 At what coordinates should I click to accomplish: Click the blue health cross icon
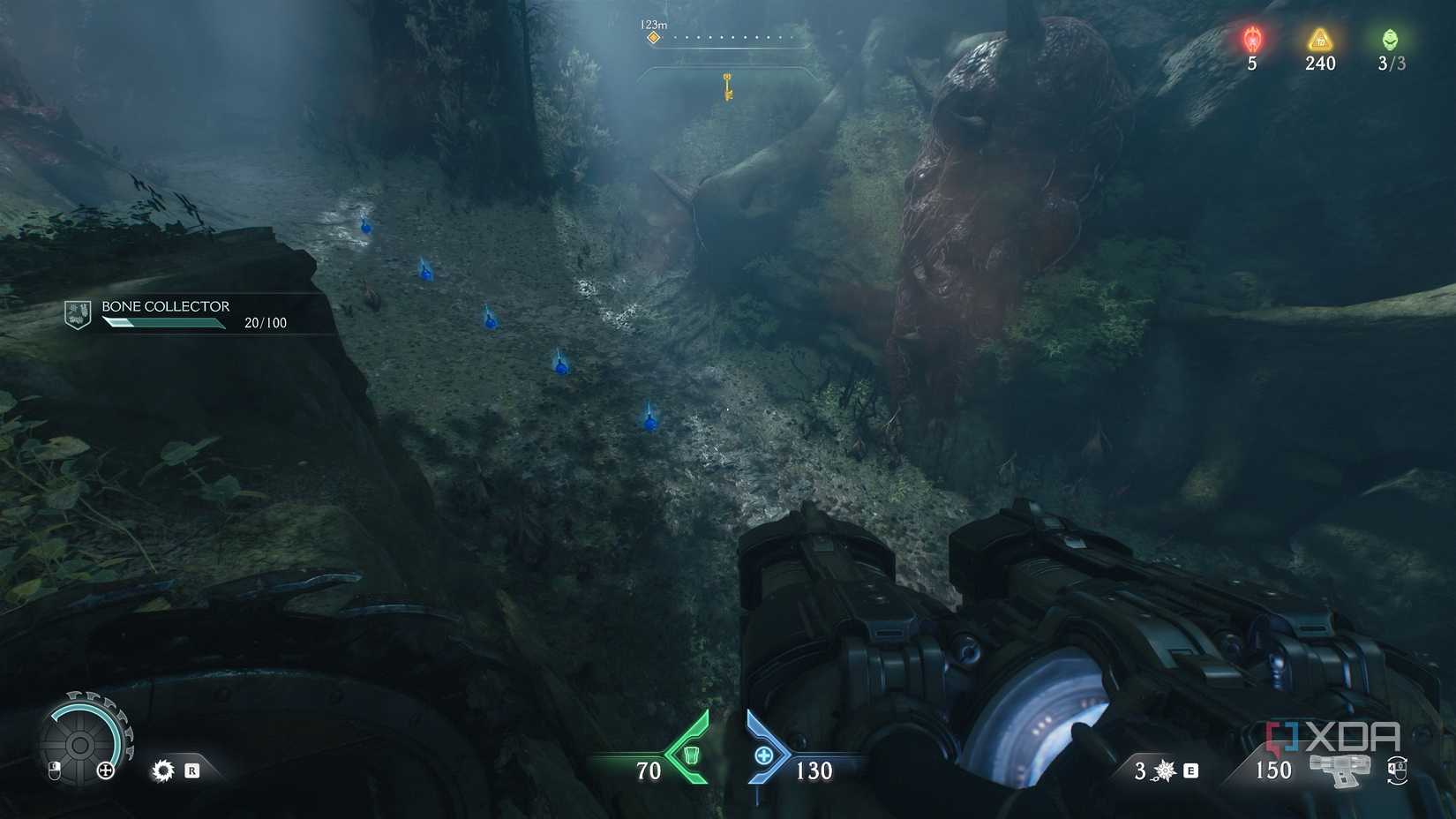[x=764, y=755]
